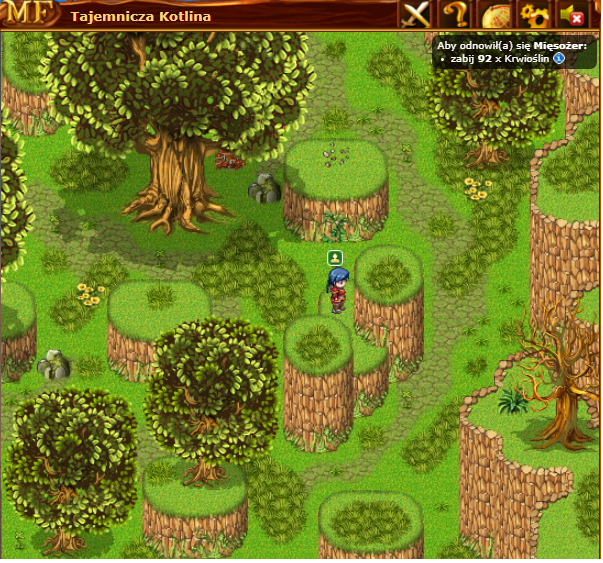Open the world map globe icon

coord(495,15)
